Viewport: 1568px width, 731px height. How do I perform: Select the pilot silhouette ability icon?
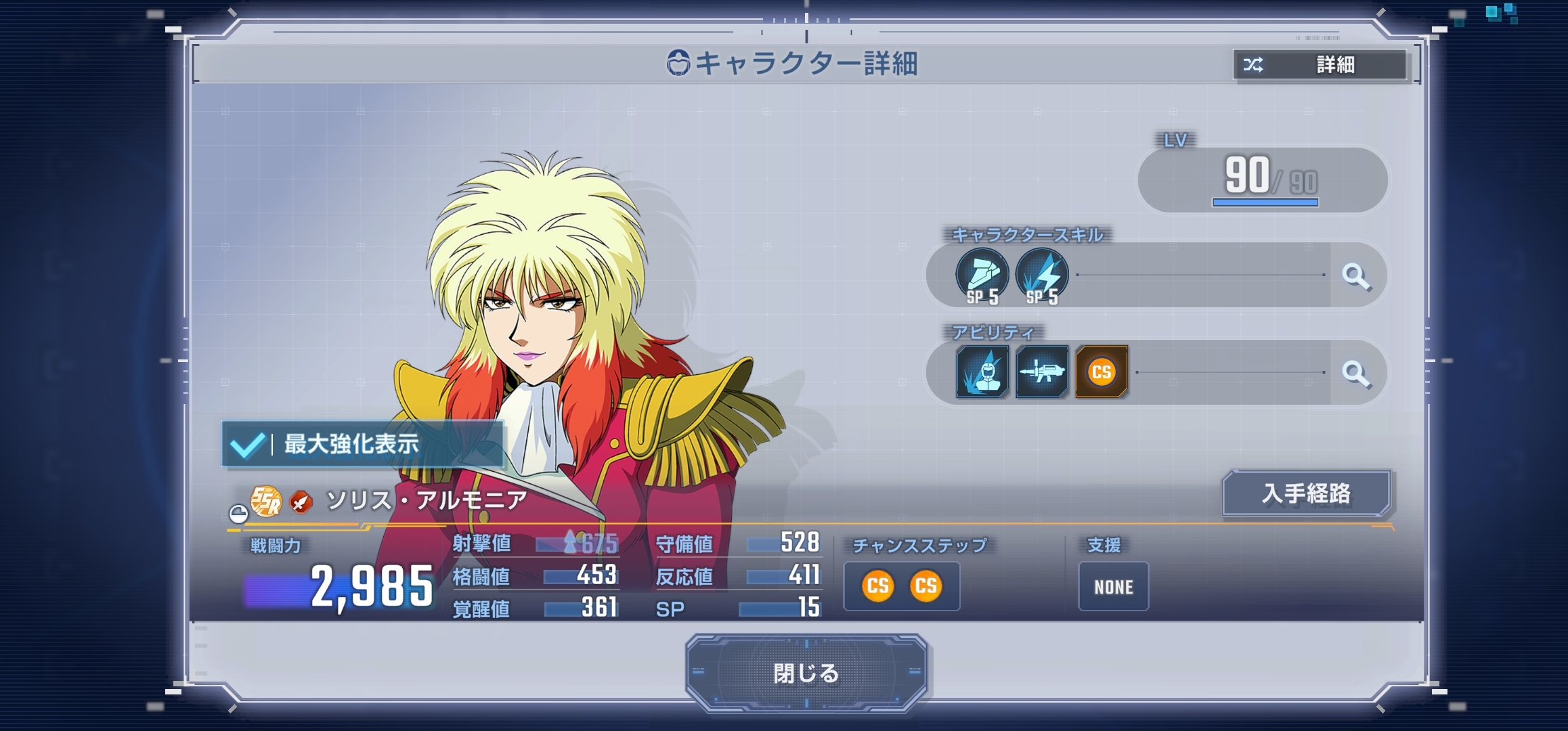[x=982, y=372]
